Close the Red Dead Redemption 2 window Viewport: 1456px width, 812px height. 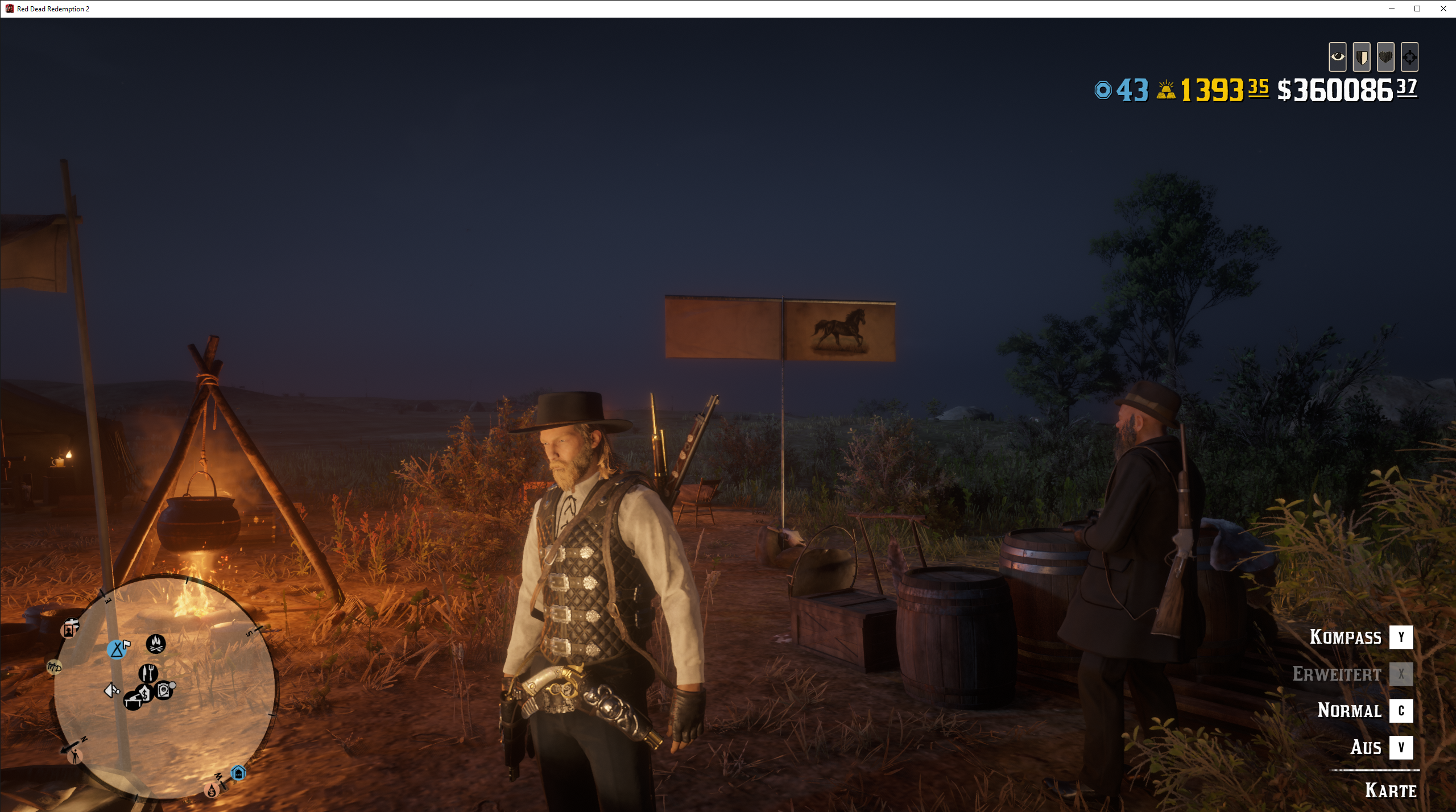click(x=1443, y=9)
